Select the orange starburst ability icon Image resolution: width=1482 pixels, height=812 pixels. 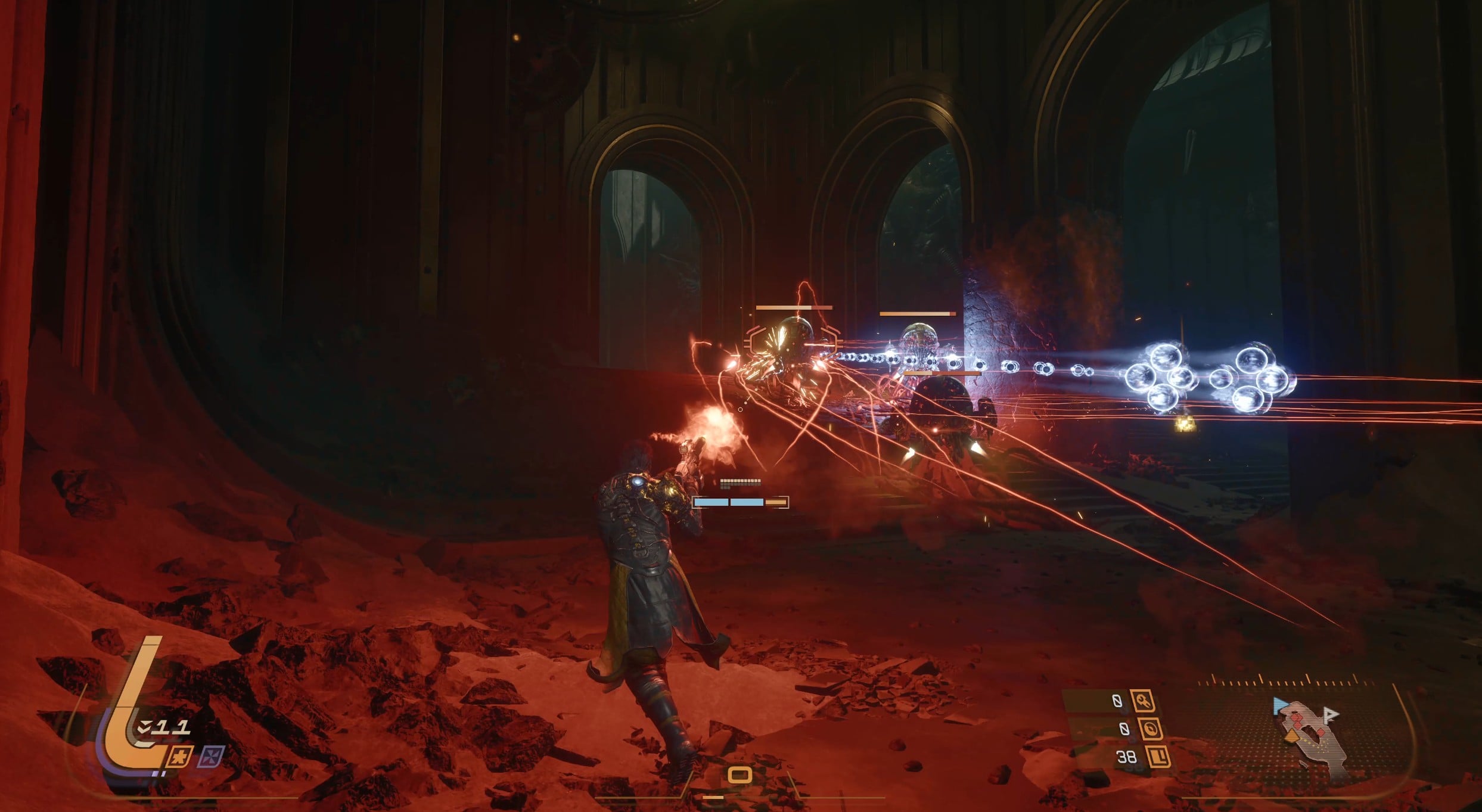click(x=178, y=757)
